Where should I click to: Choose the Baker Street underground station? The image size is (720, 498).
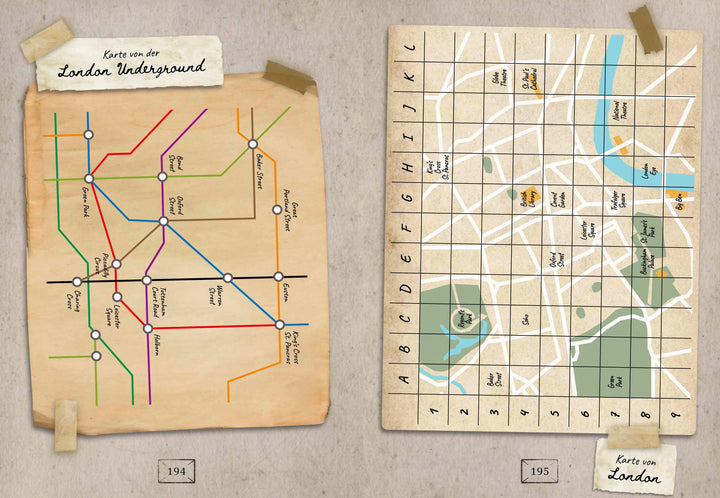tap(253, 144)
